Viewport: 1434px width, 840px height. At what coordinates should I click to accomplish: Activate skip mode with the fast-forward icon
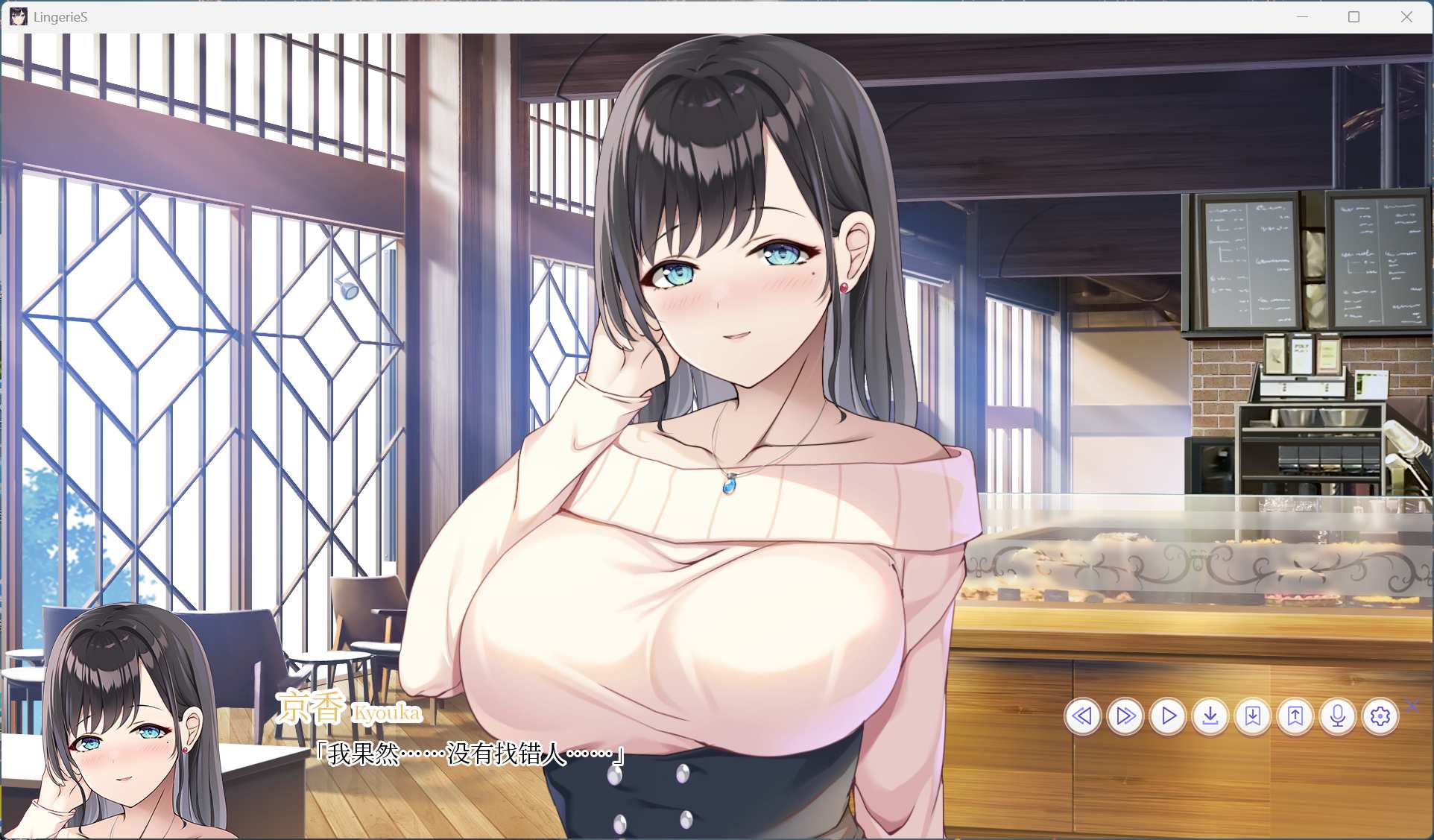point(1125,716)
